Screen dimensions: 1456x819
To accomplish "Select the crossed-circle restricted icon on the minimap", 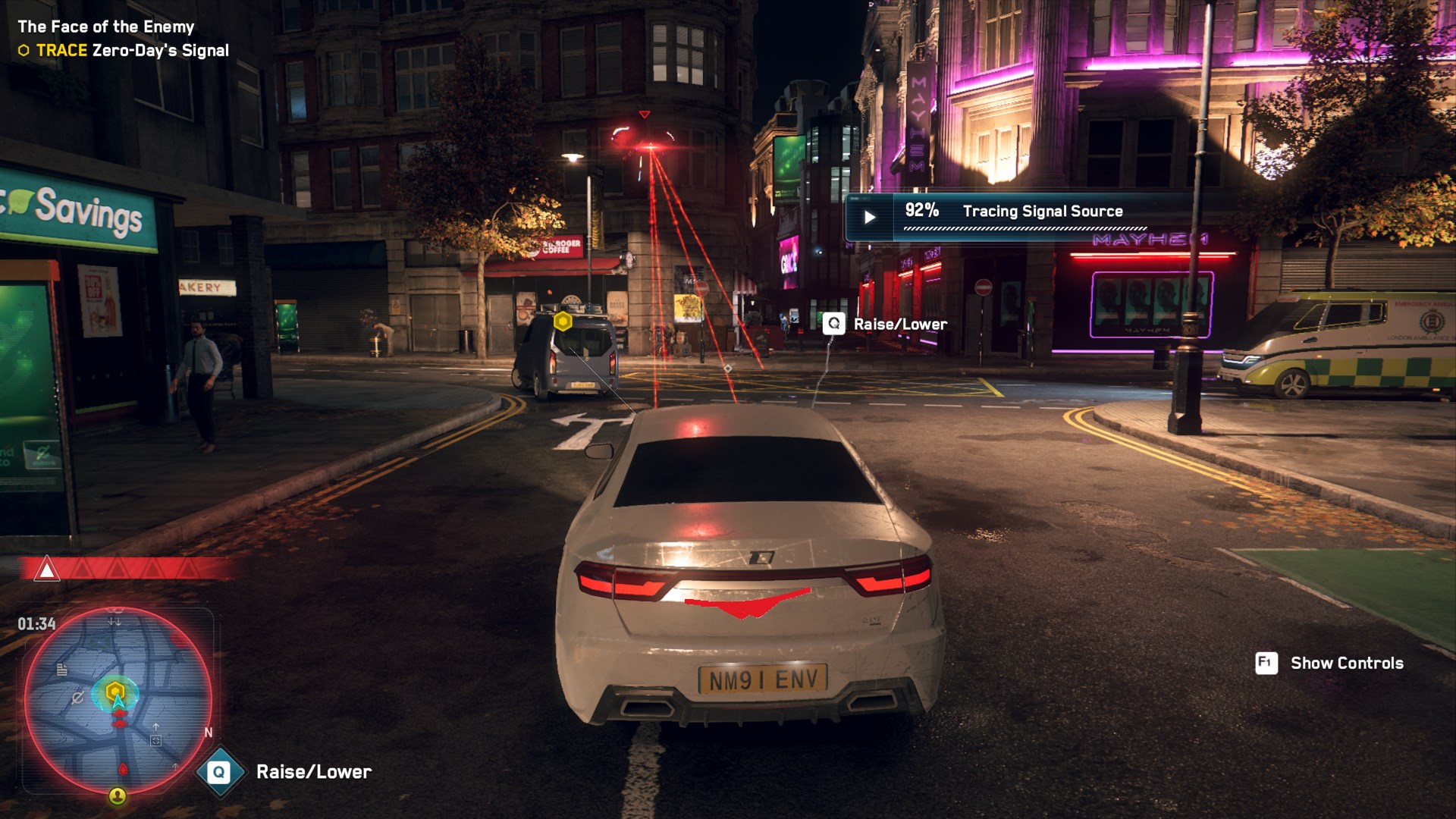I will pos(77,697).
